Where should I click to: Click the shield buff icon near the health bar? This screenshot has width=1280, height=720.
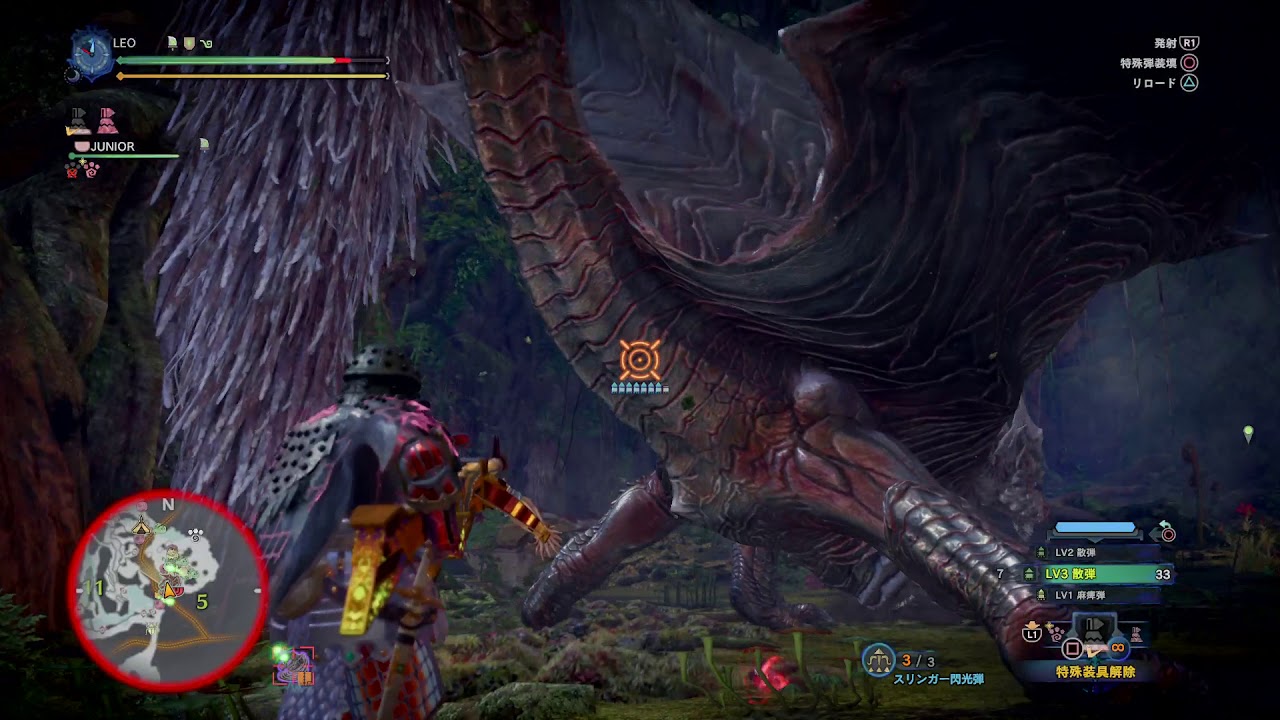click(x=189, y=43)
